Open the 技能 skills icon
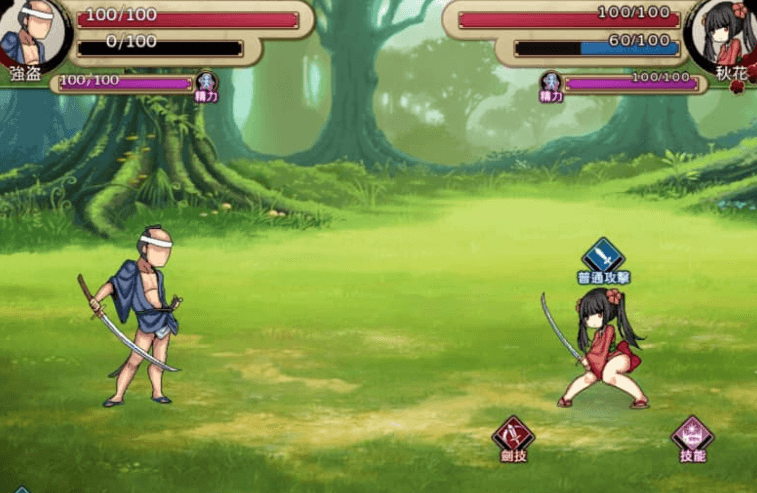Viewport: 757px width, 493px height. point(692,435)
